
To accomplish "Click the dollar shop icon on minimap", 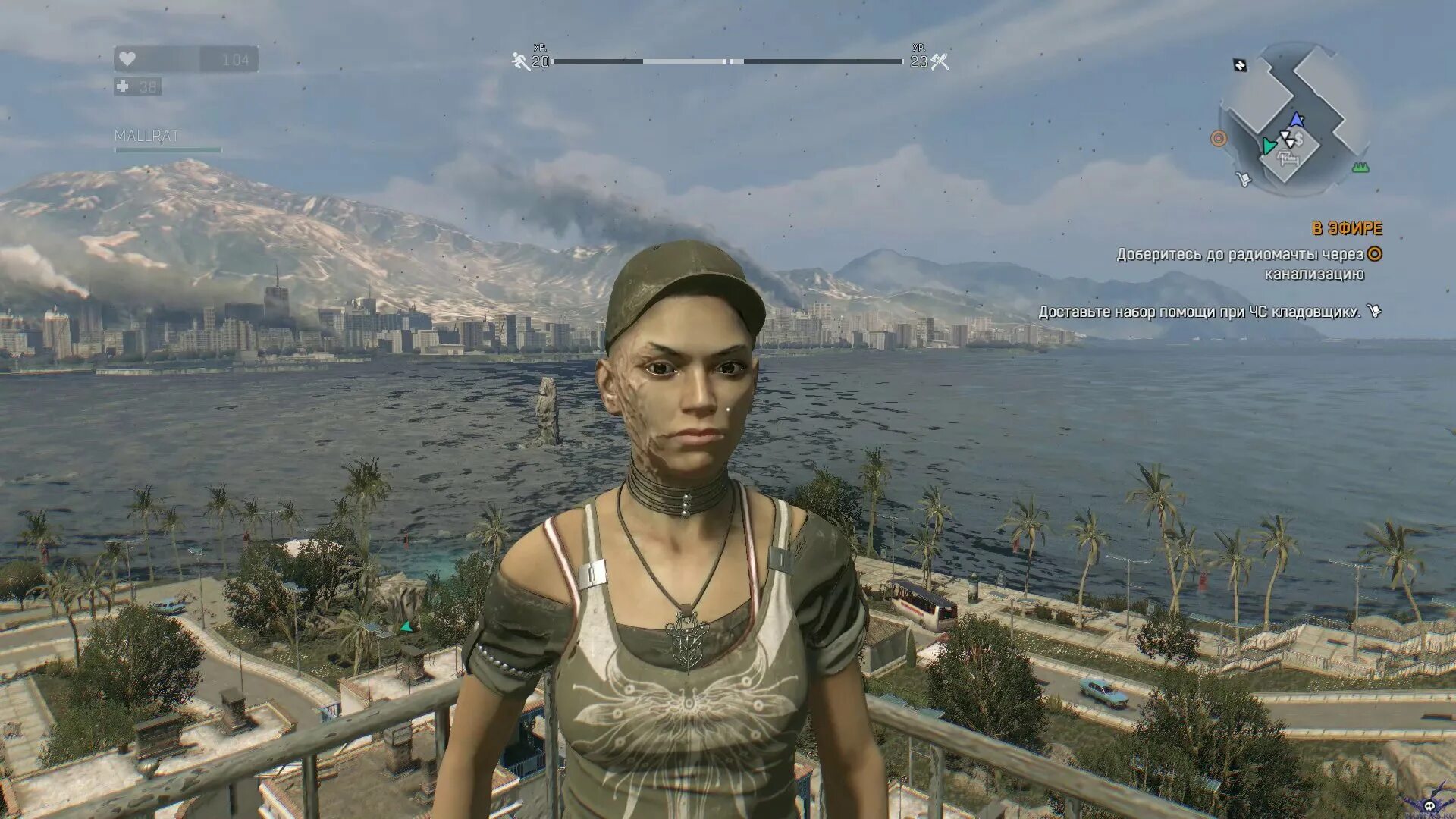I will click(x=1299, y=139).
